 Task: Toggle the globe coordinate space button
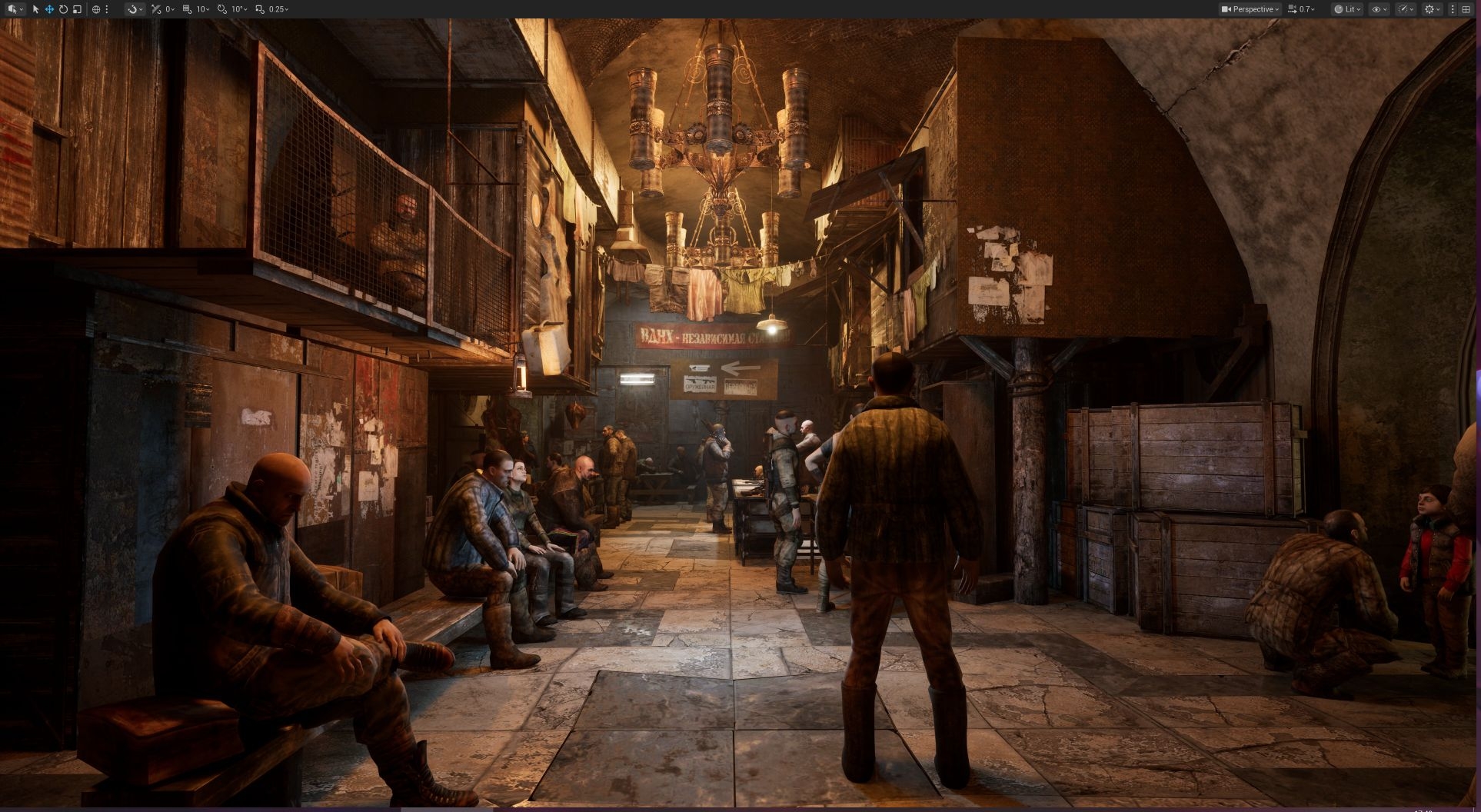coord(96,9)
